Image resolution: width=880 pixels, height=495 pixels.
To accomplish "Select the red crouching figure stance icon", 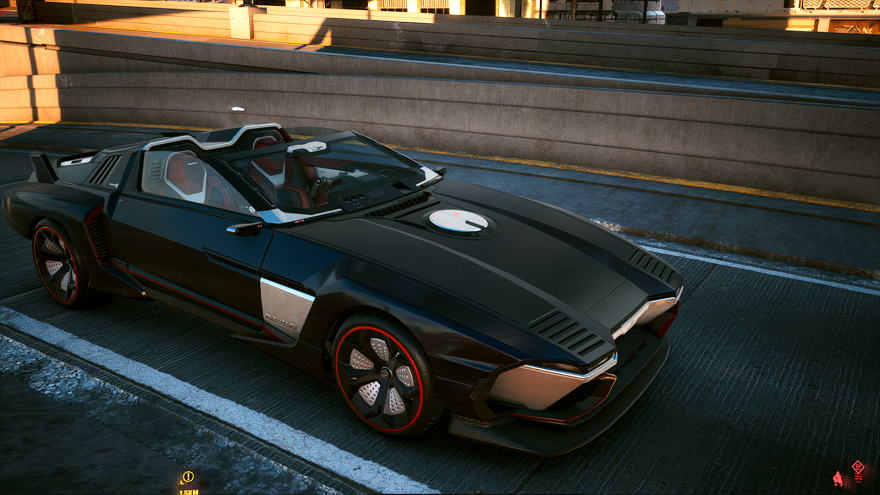I will point(838,479).
